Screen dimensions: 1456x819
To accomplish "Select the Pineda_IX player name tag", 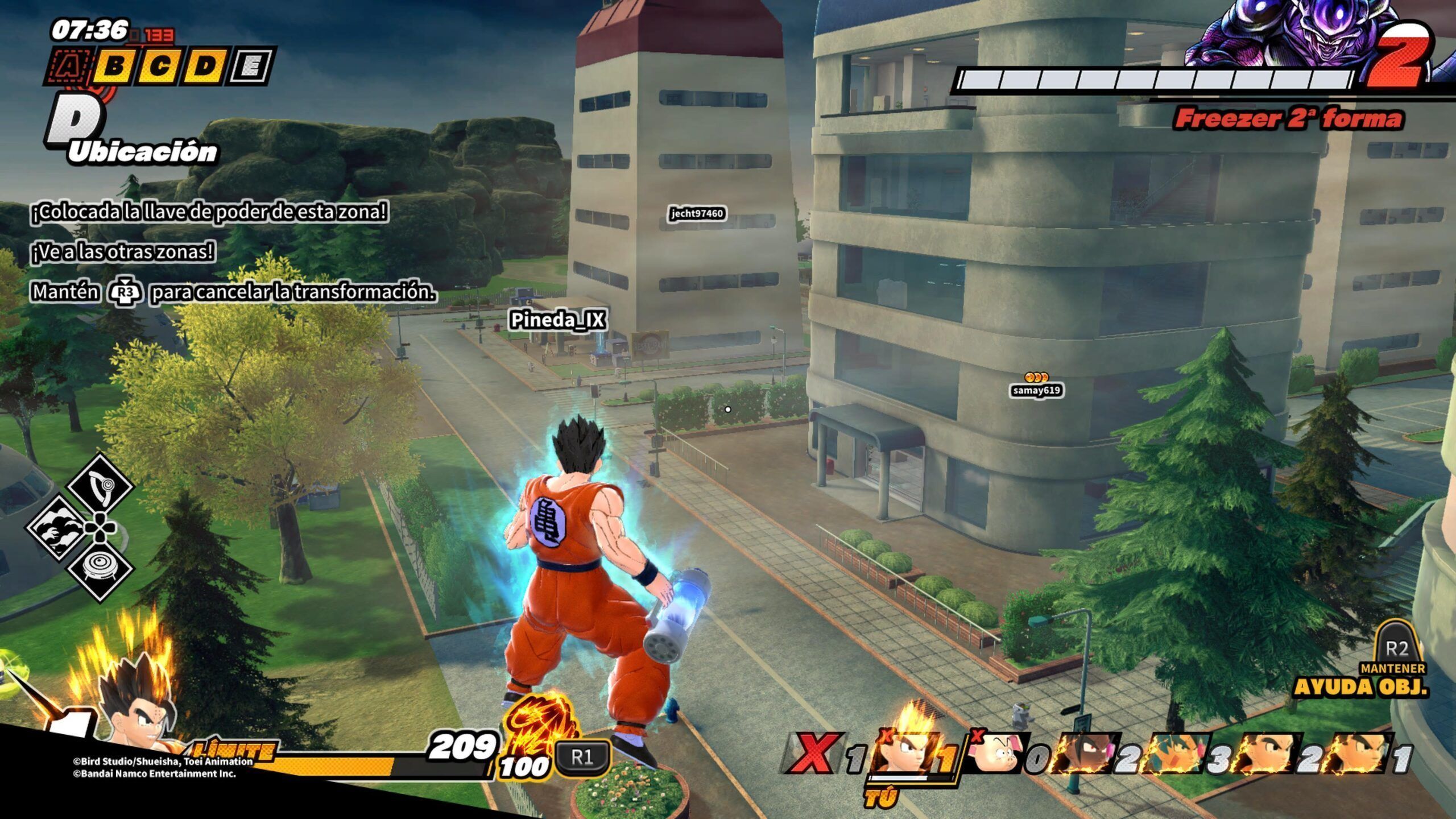I will coord(557,320).
